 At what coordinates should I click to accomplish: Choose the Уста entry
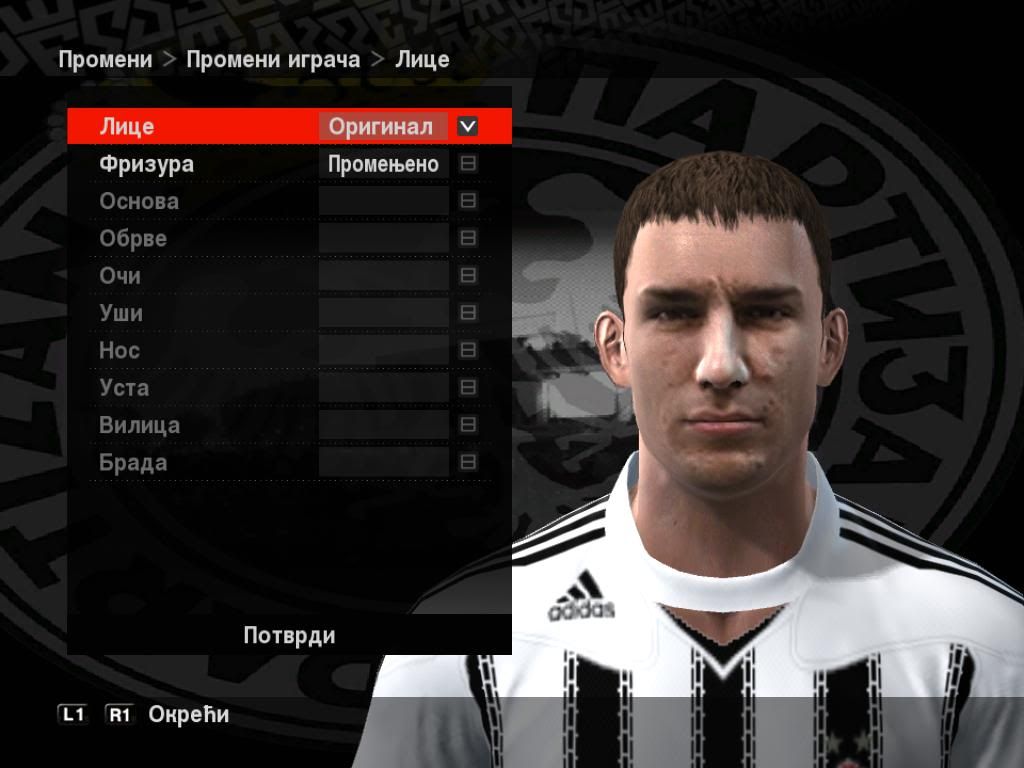pyautogui.click(x=124, y=388)
